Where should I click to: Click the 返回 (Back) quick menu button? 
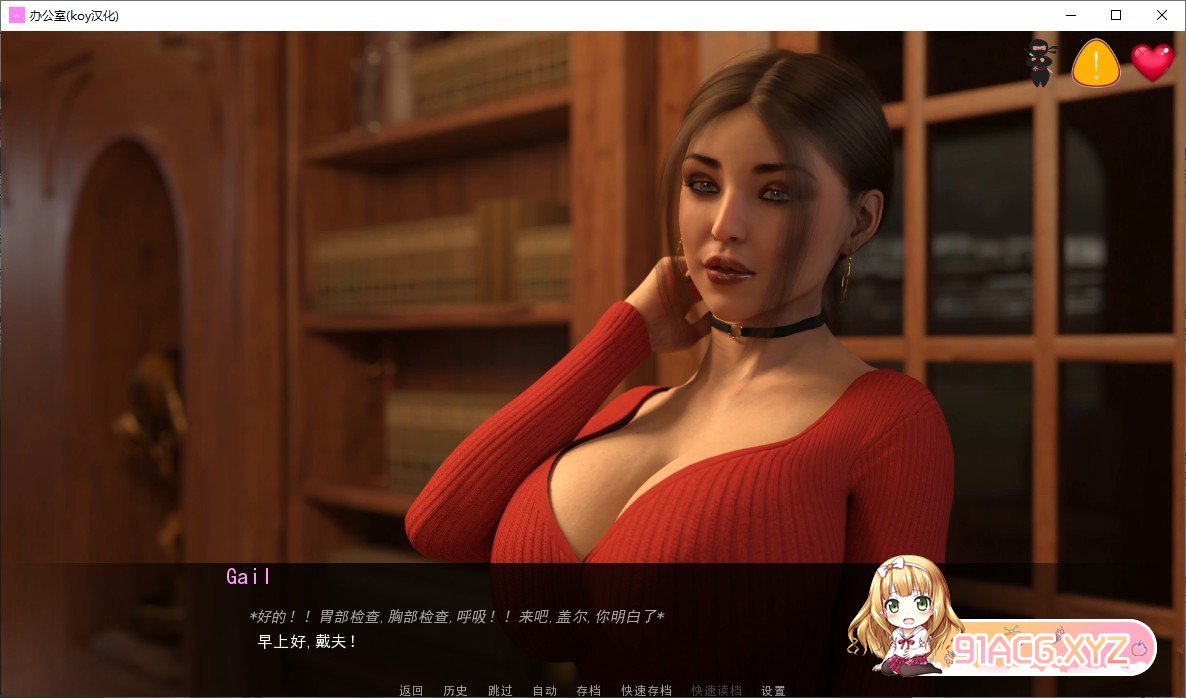coord(411,690)
